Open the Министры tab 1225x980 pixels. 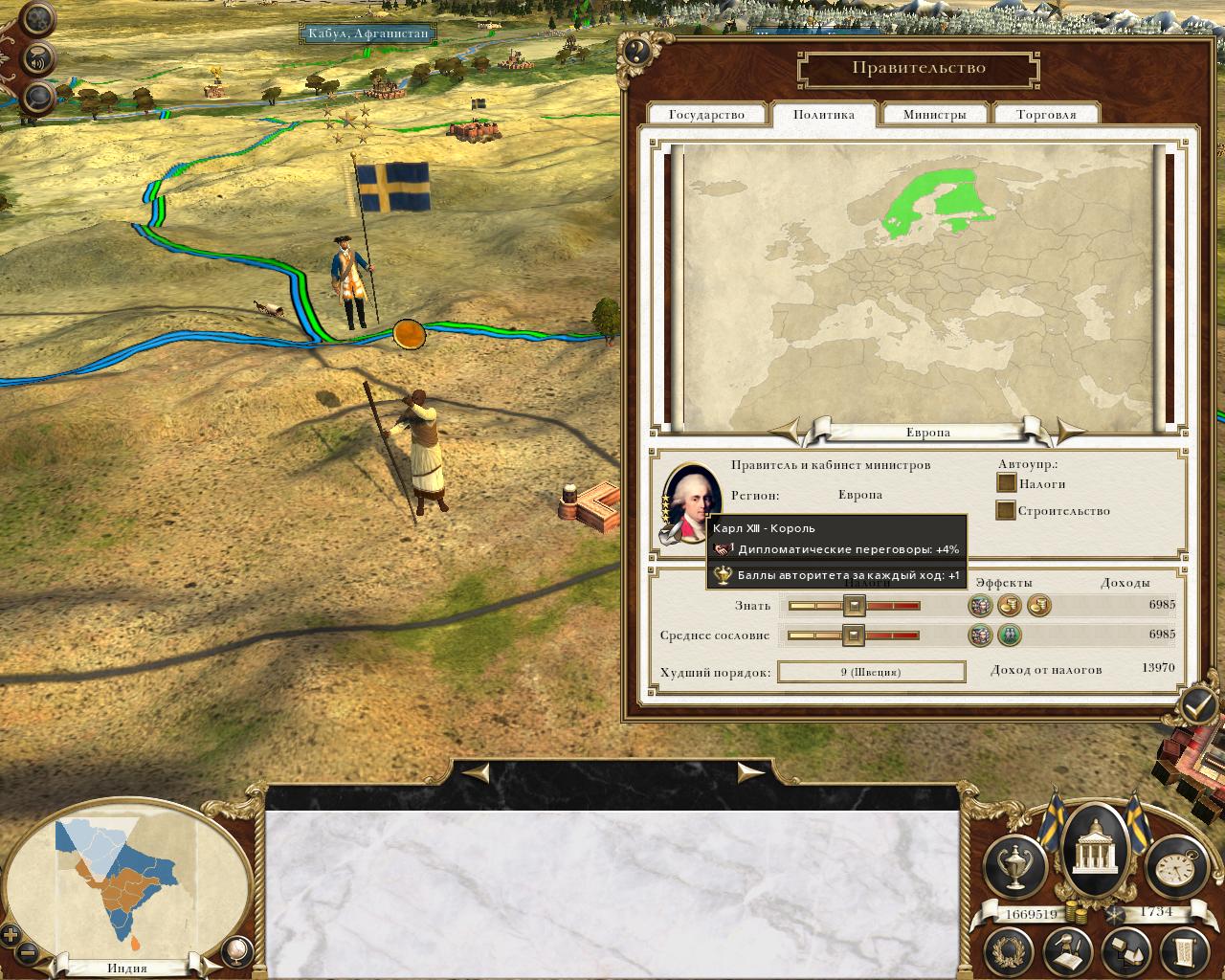934,115
